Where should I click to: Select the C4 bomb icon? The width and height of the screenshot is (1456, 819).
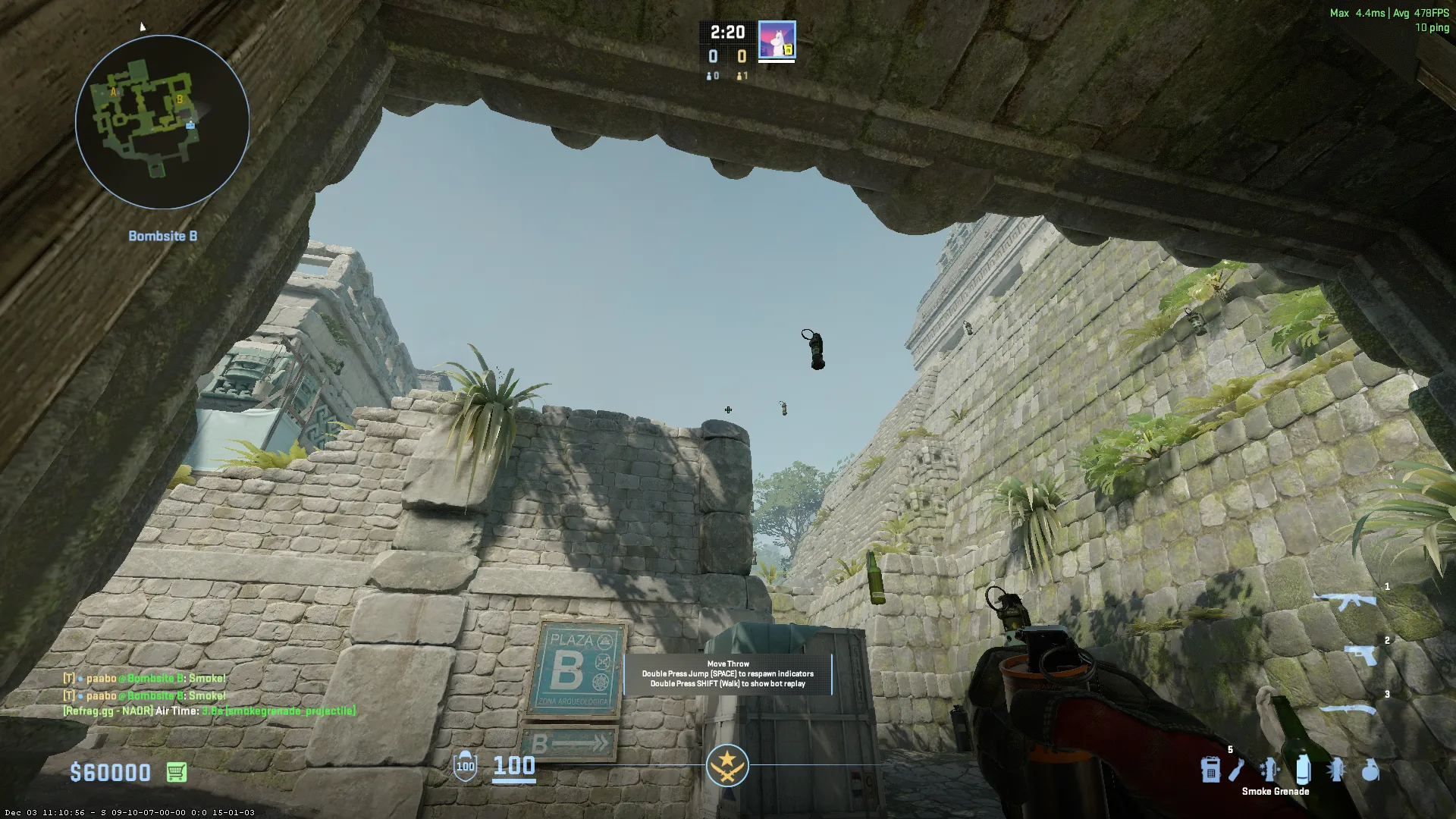(x=1210, y=770)
